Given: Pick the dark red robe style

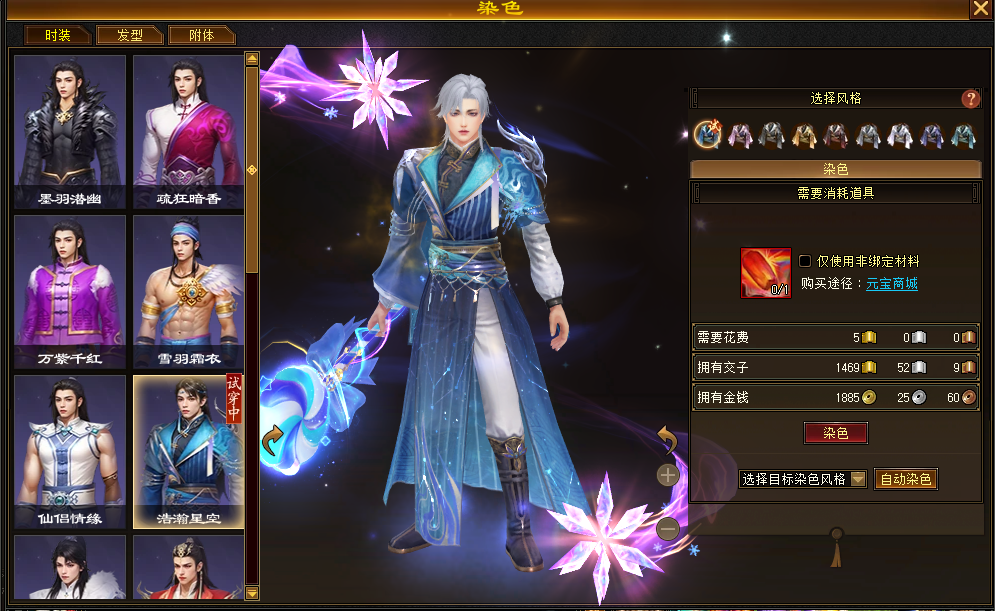Looking at the screenshot, I should [836, 135].
